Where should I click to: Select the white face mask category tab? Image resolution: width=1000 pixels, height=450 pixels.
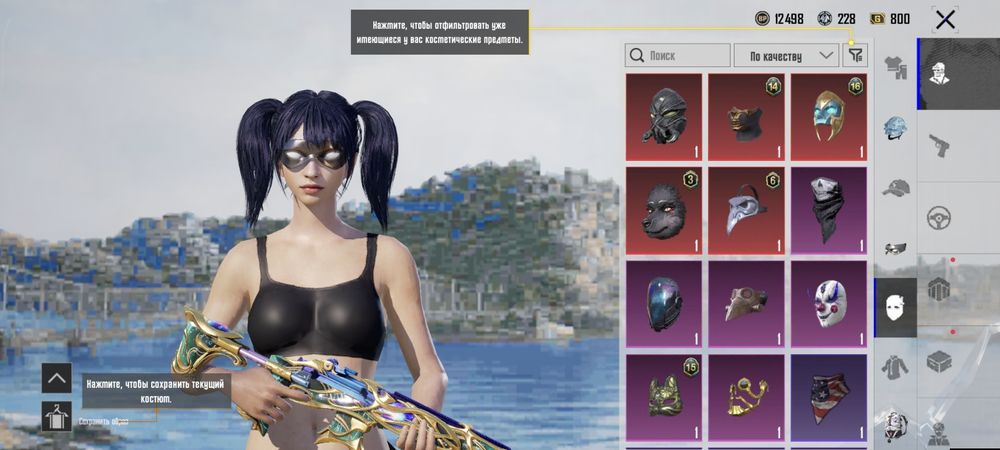895,308
